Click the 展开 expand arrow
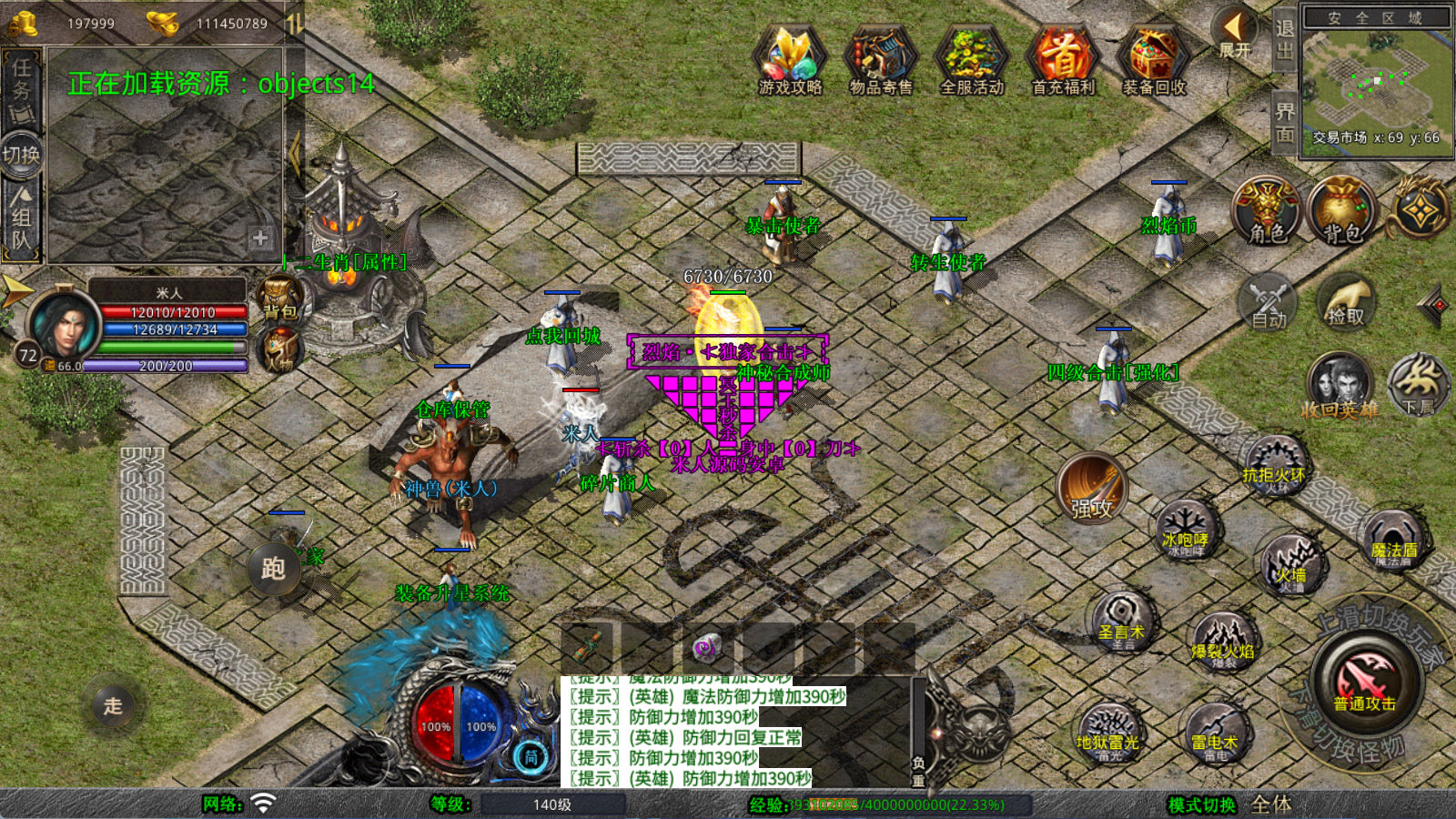This screenshot has width=1456, height=819. click(1234, 35)
